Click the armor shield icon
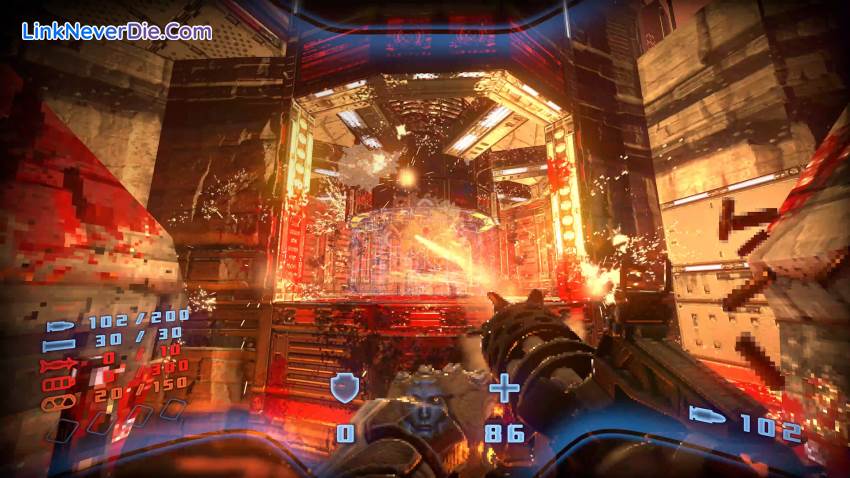The width and height of the screenshot is (850, 478). (x=345, y=388)
